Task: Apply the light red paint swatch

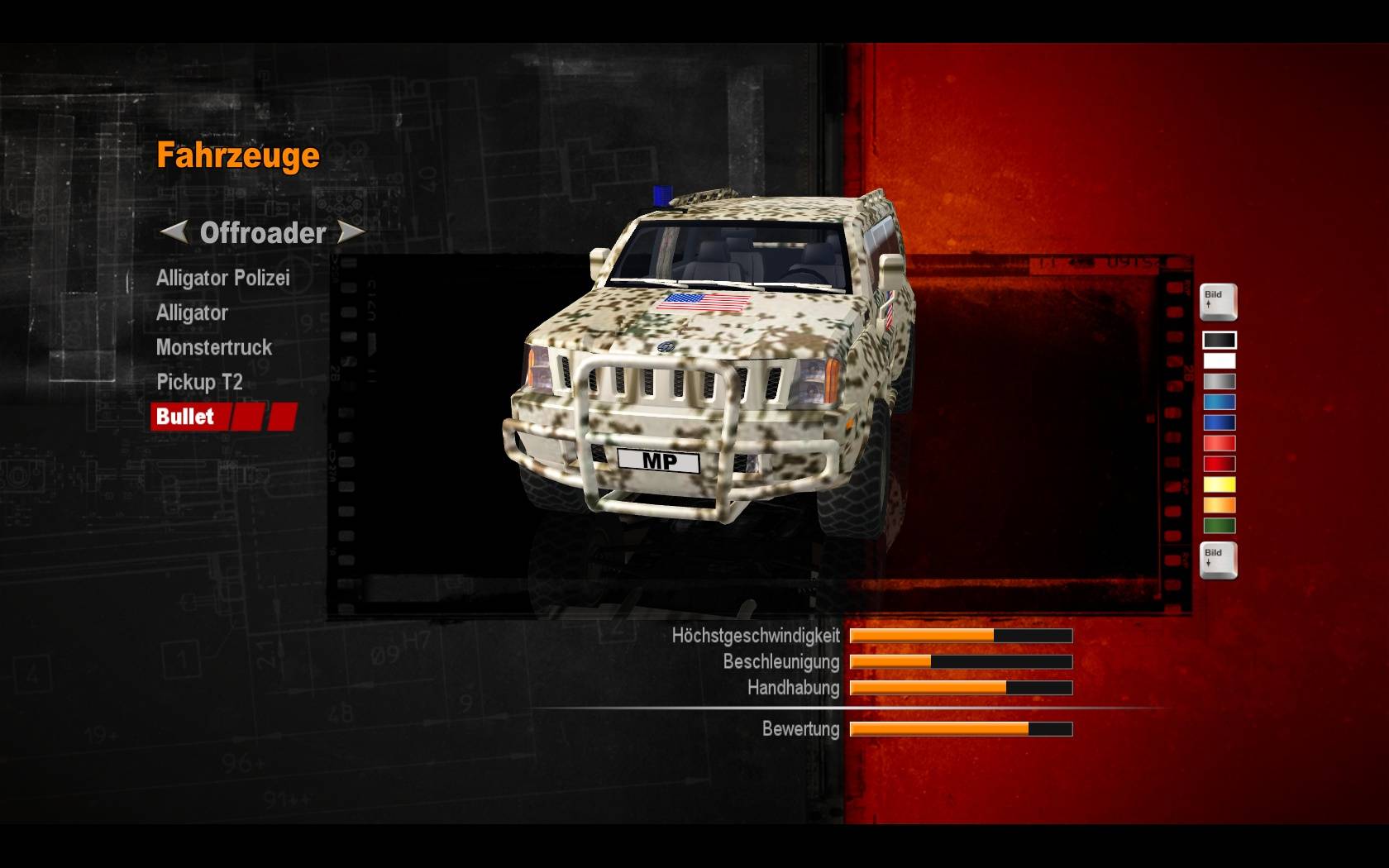Action: point(1219,443)
